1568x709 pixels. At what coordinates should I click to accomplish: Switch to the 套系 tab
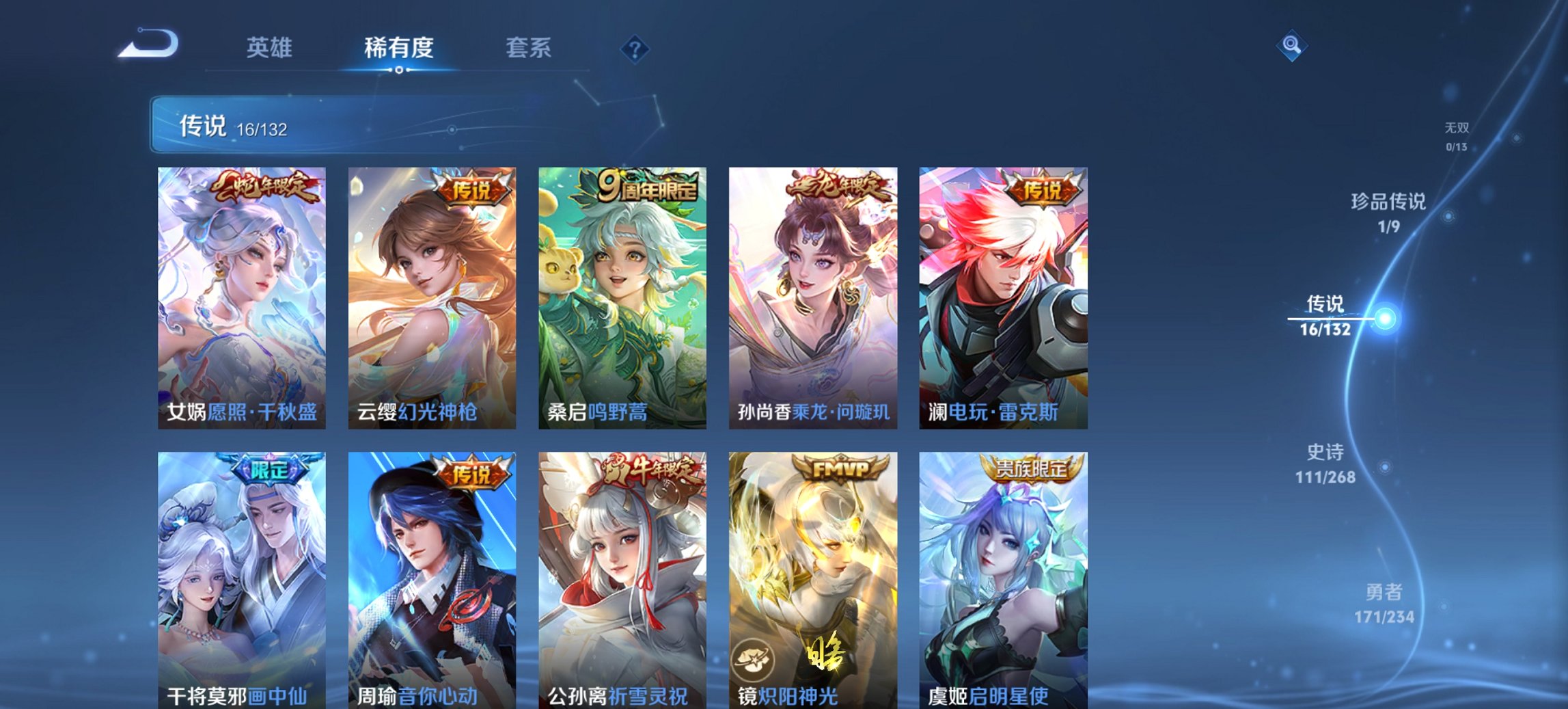529,48
